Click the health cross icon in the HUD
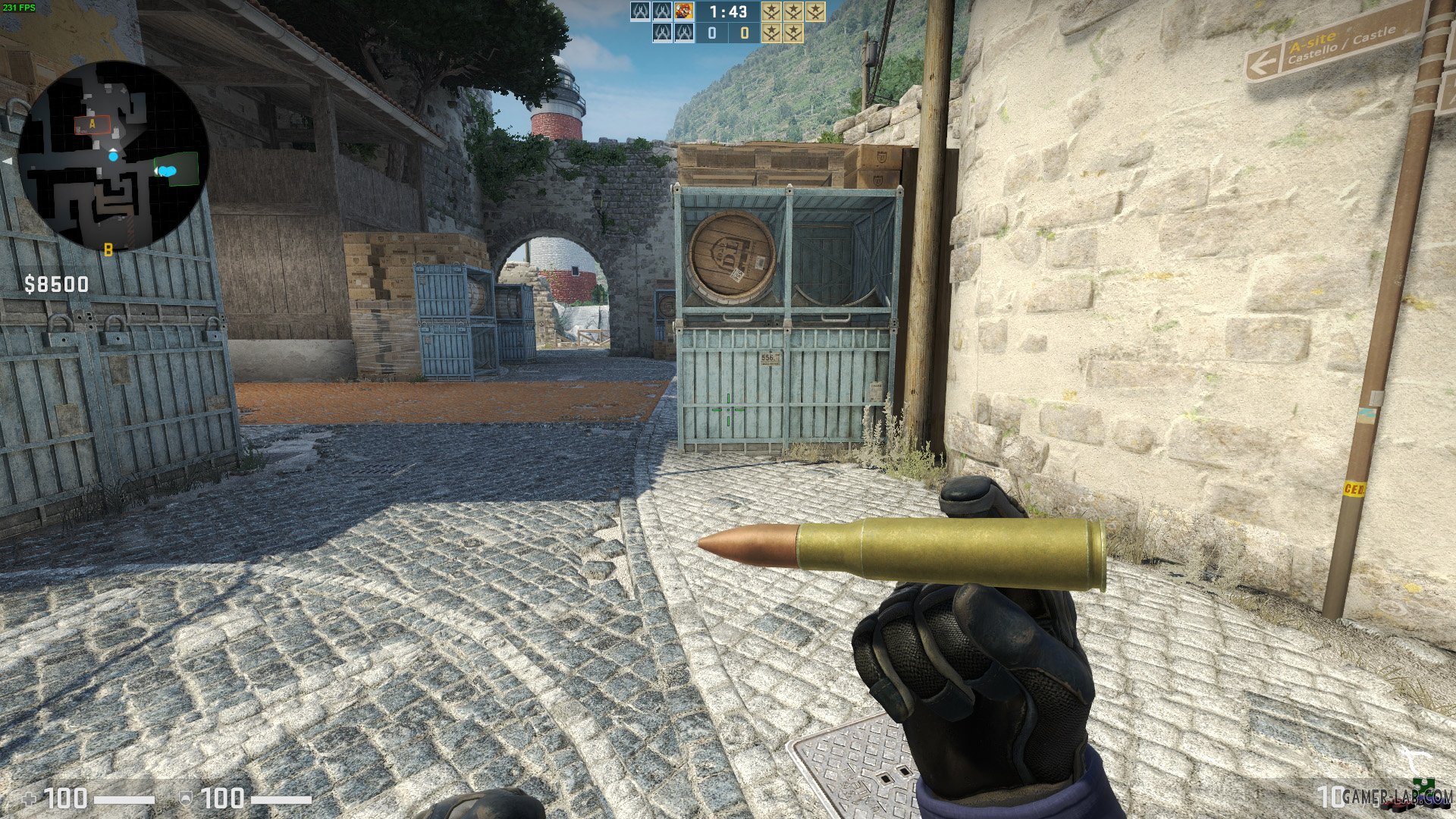 pyautogui.click(x=29, y=799)
